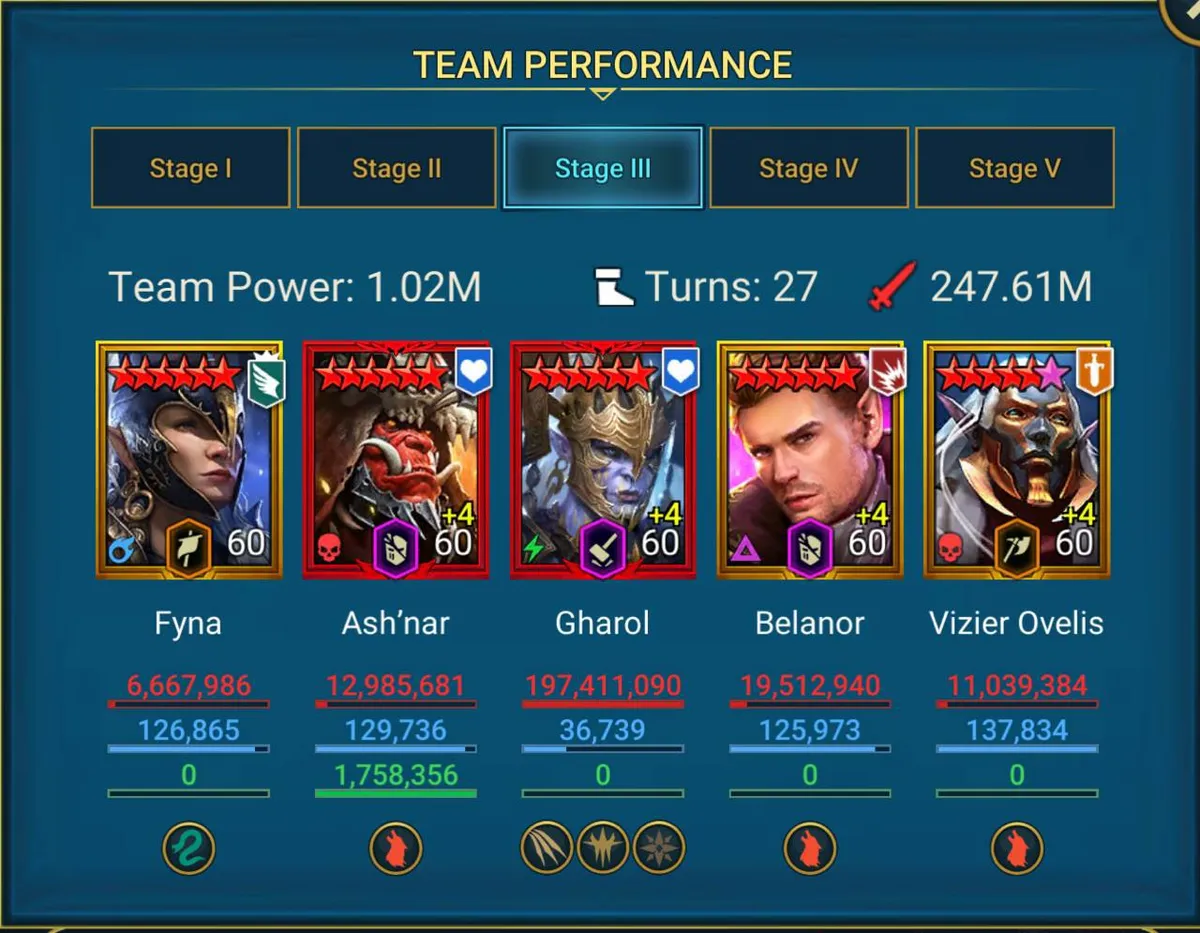Viewport: 1200px width, 933px height.
Task: View the Stage V tab
Action: coord(1014,168)
